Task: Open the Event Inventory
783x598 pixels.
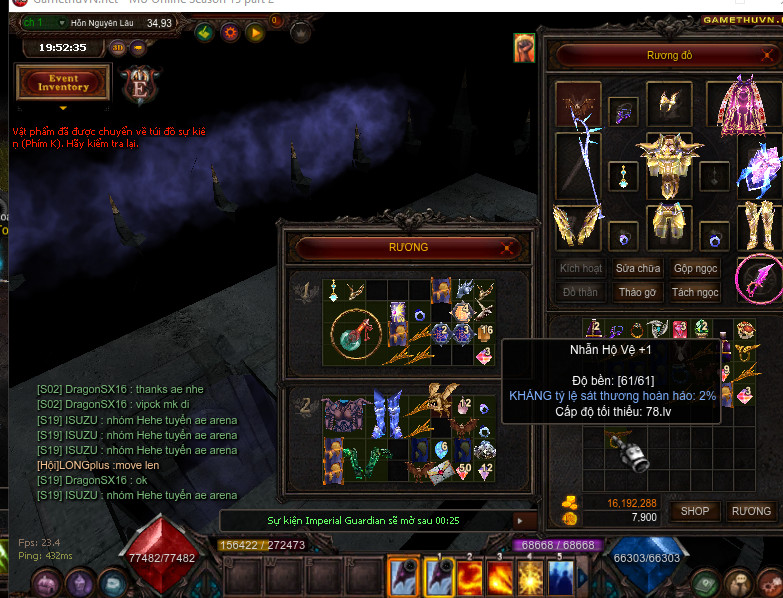Action: [63, 82]
